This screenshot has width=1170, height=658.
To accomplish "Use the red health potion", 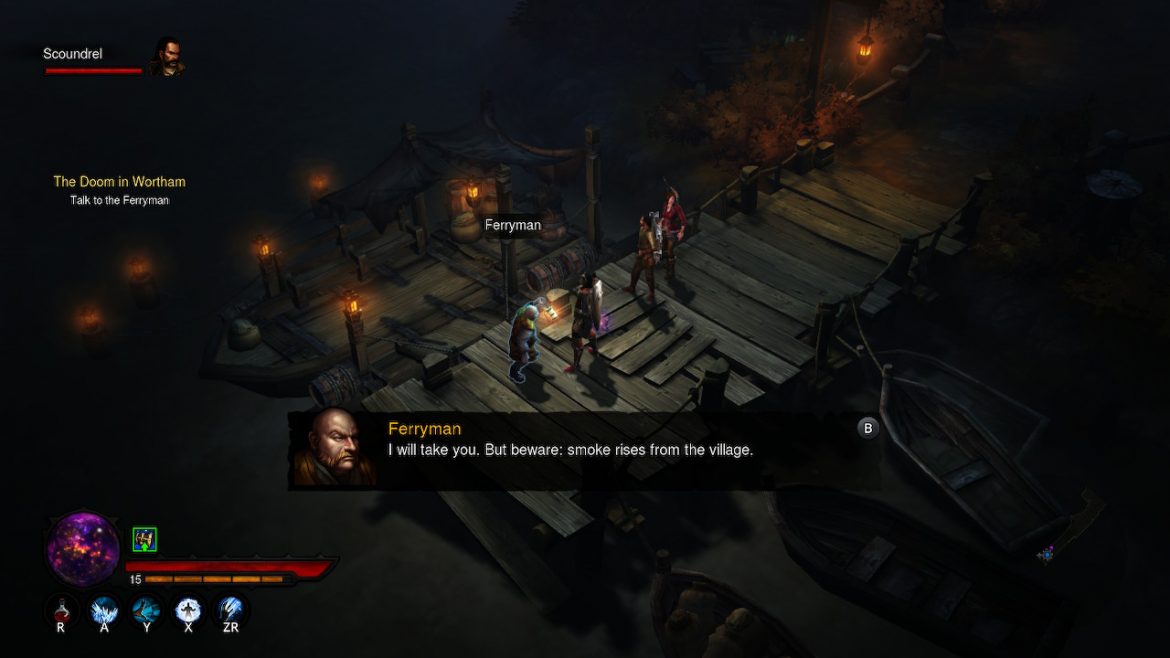I will click(x=62, y=609).
